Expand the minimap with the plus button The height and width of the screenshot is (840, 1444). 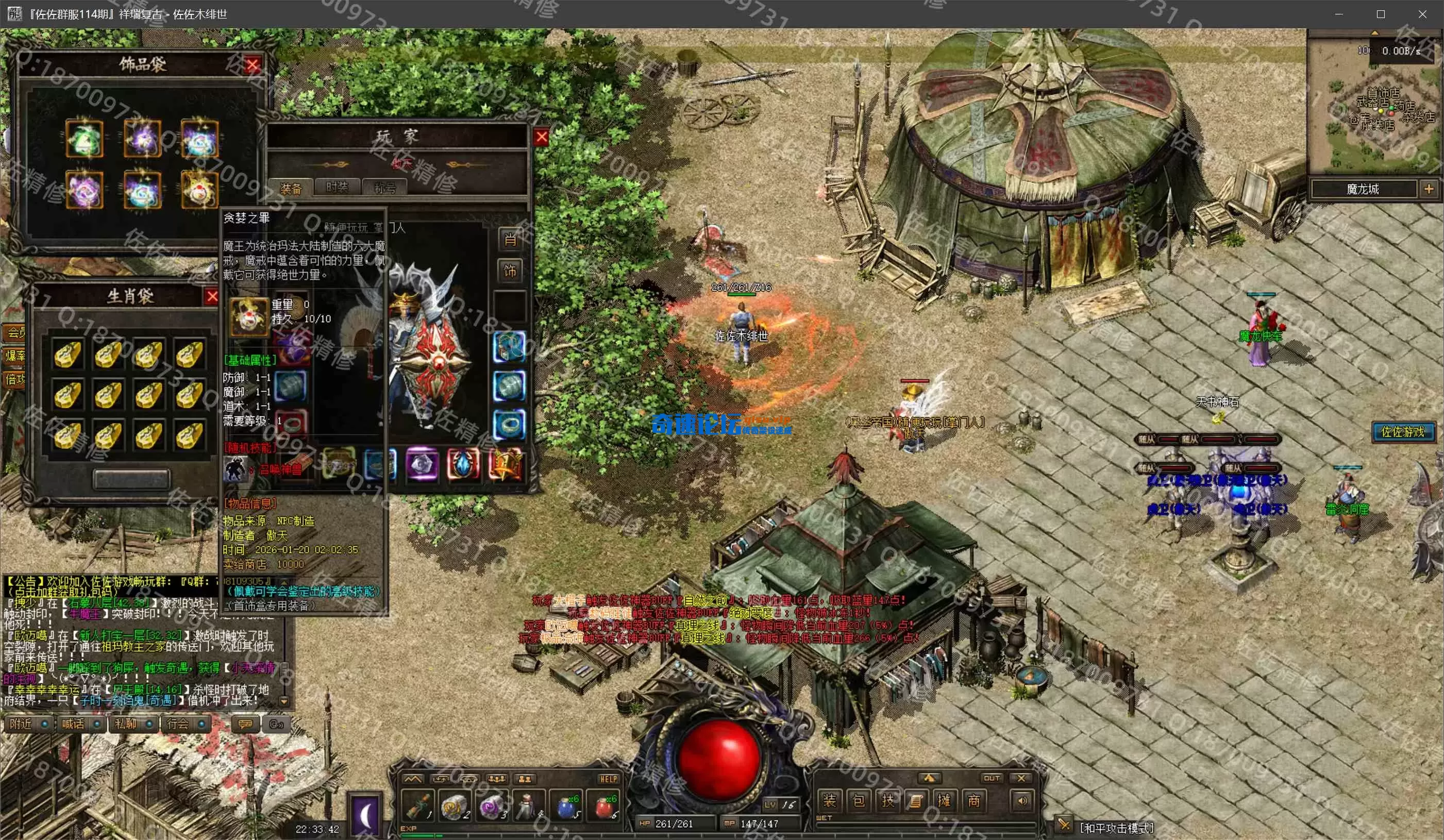point(1429,189)
